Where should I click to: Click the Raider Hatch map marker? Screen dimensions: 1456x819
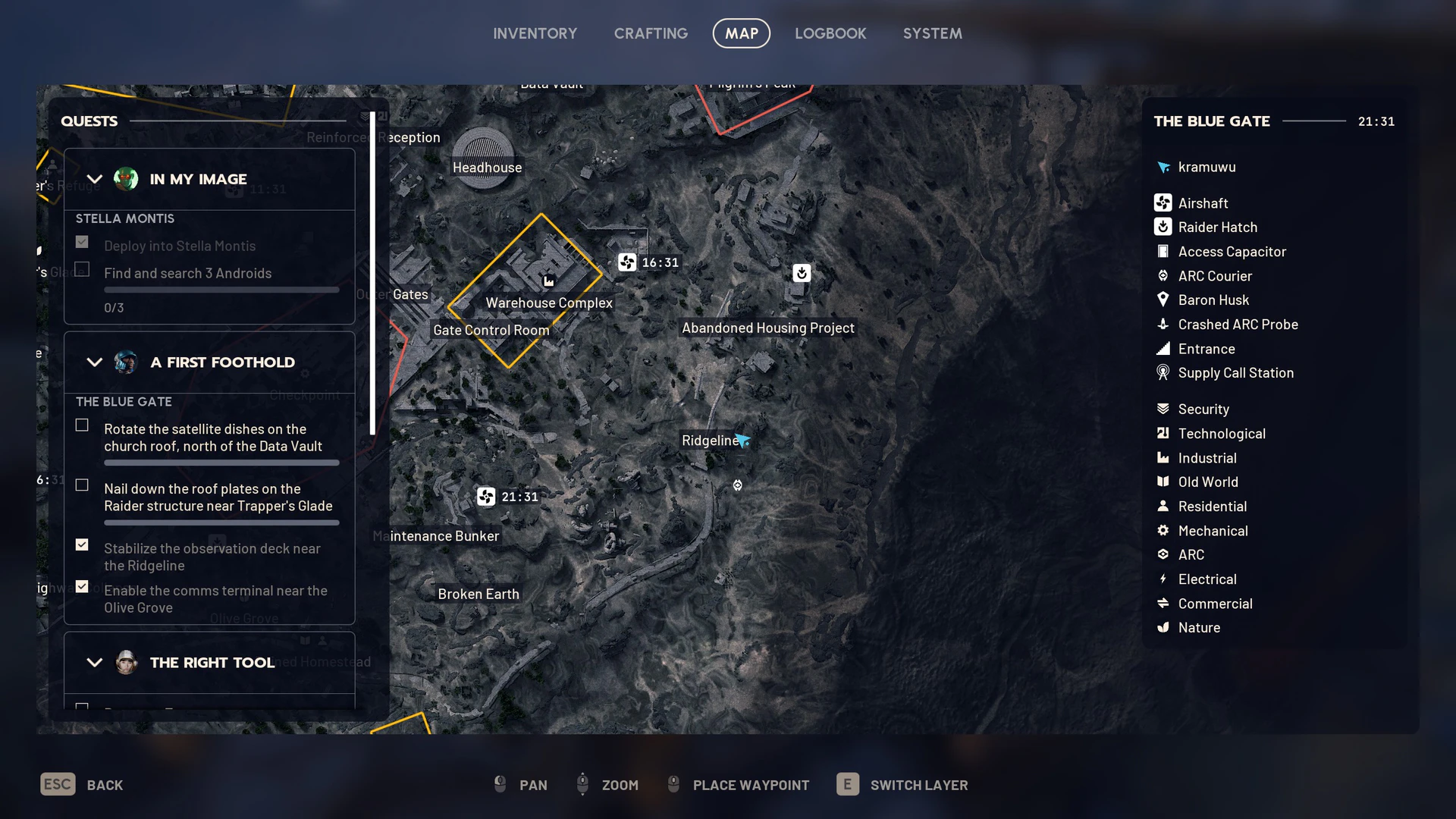(802, 273)
